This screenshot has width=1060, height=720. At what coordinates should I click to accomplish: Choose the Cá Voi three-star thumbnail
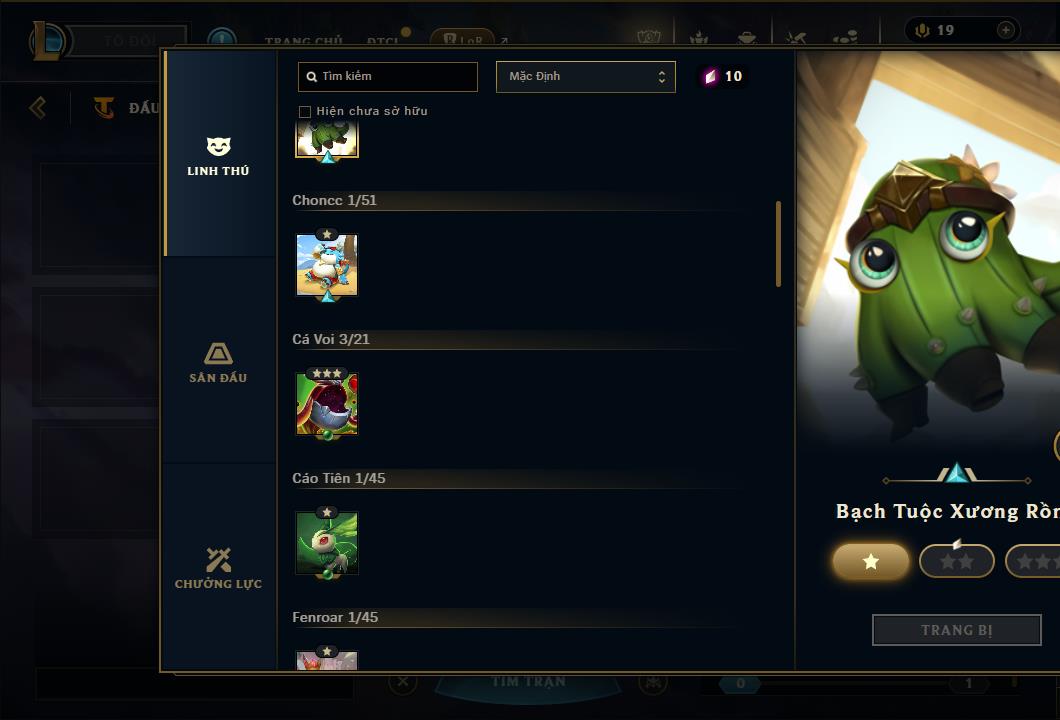(x=327, y=404)
